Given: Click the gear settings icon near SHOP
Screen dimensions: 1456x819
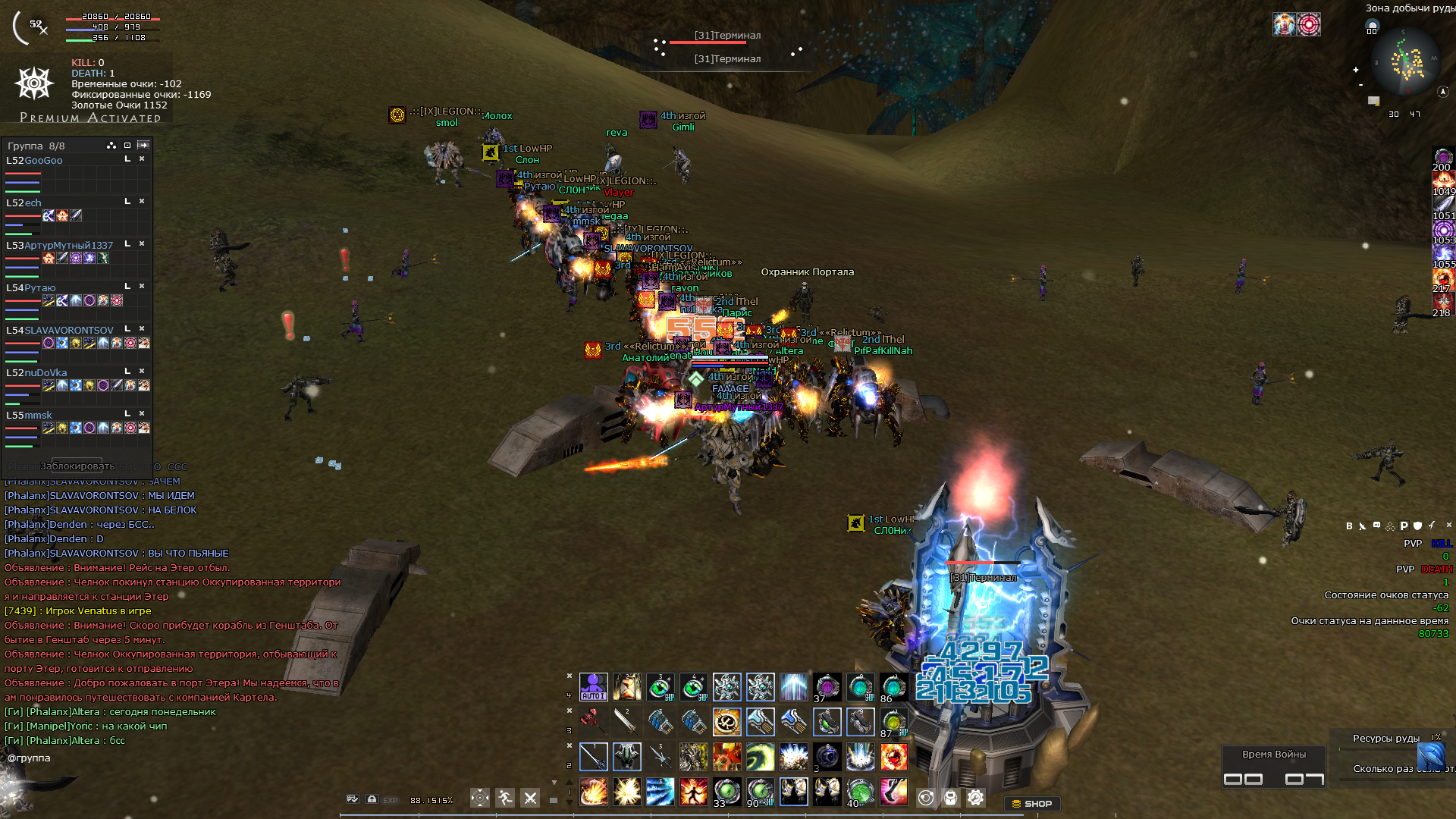Looking at the screenshot, I should click(x=975, y=798).
